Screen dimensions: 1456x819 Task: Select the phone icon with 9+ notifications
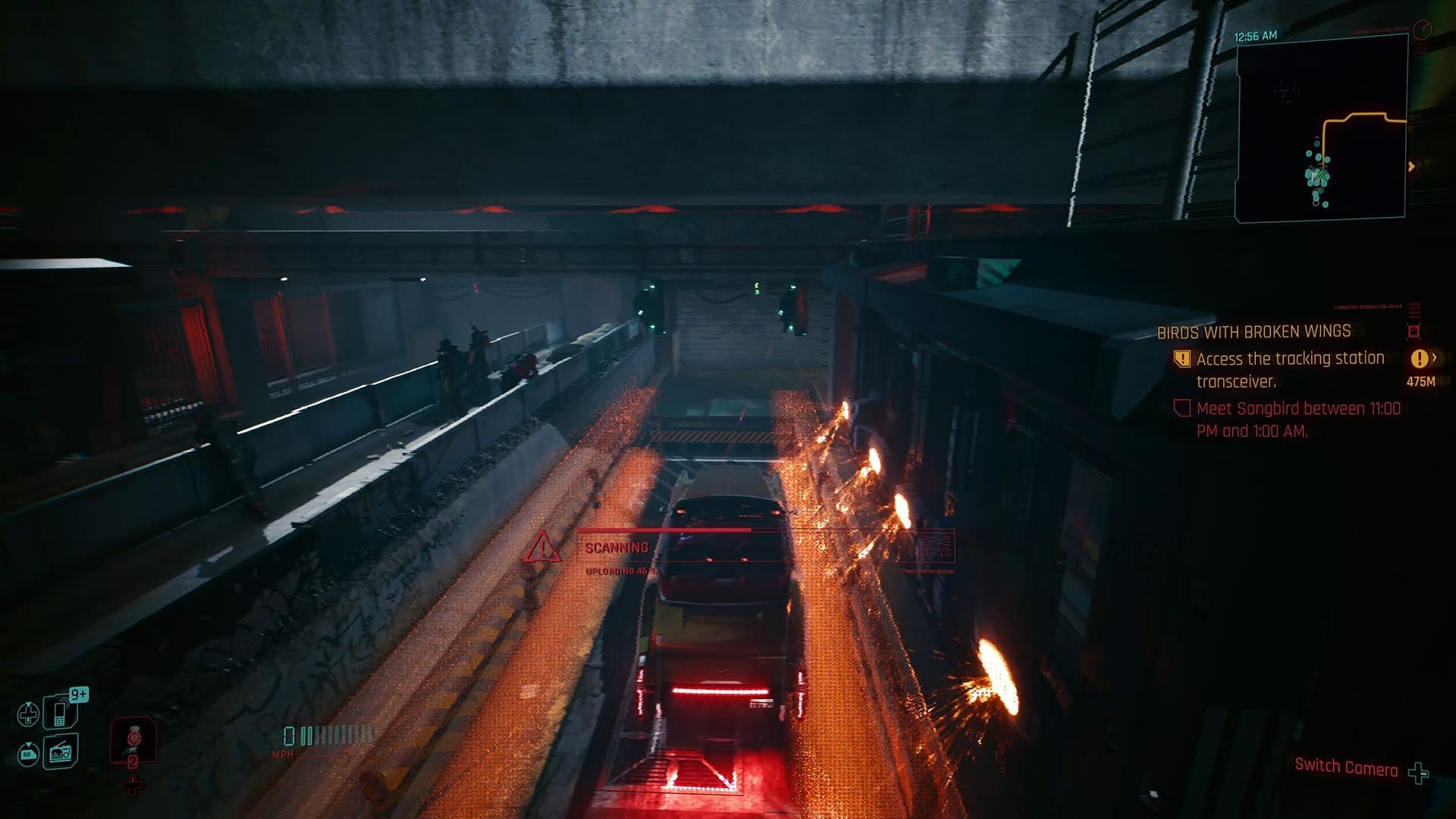coord(59,711)
